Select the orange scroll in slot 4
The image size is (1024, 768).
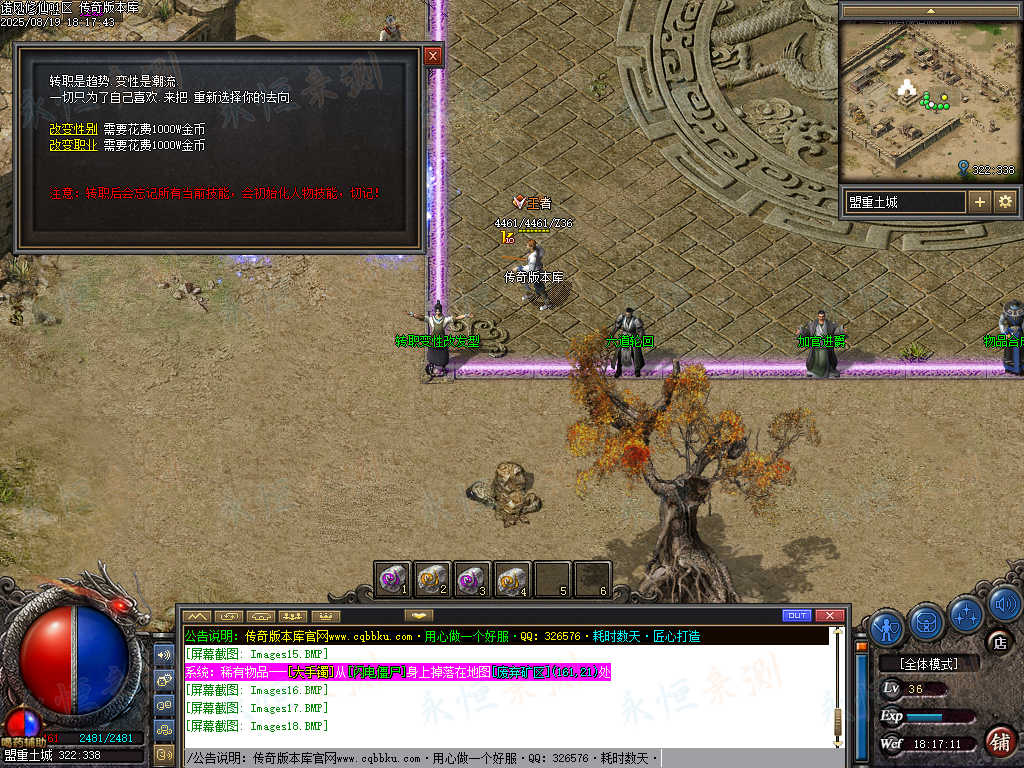click(512, 579)
